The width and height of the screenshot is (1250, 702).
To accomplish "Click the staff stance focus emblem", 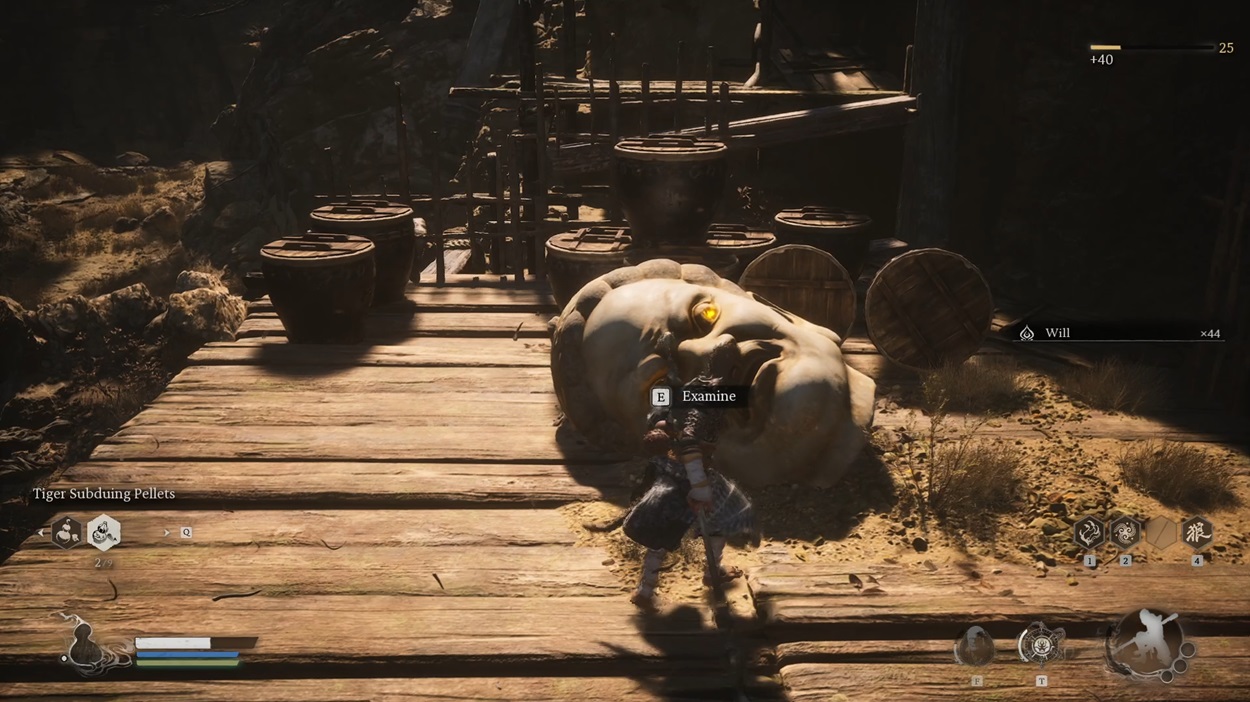I will tap(1148, 645).
